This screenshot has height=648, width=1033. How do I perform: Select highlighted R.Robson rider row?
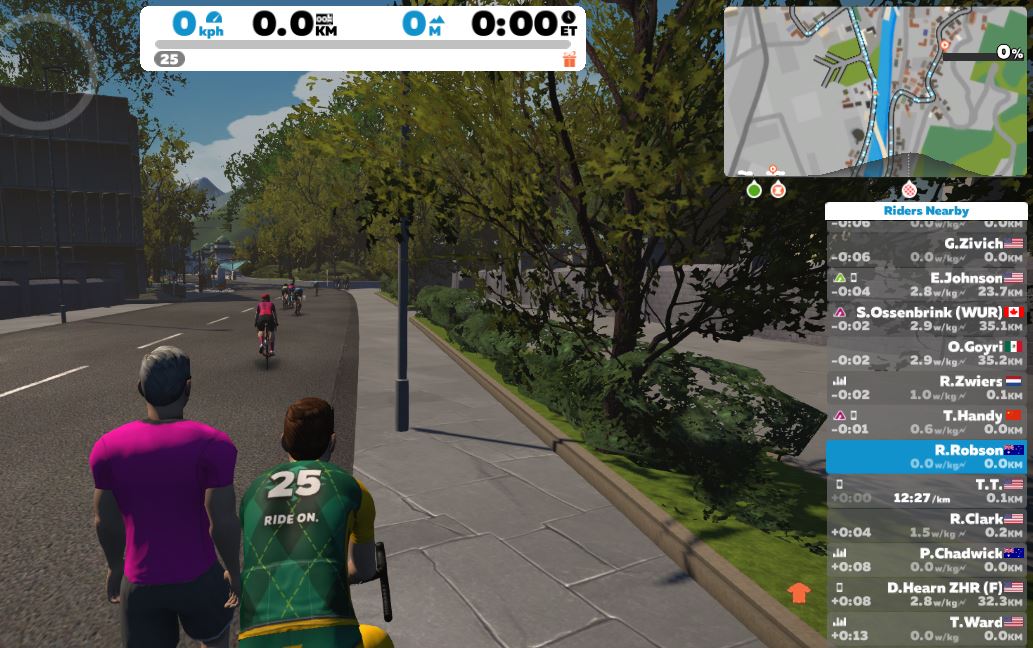[x=926, y=457]
